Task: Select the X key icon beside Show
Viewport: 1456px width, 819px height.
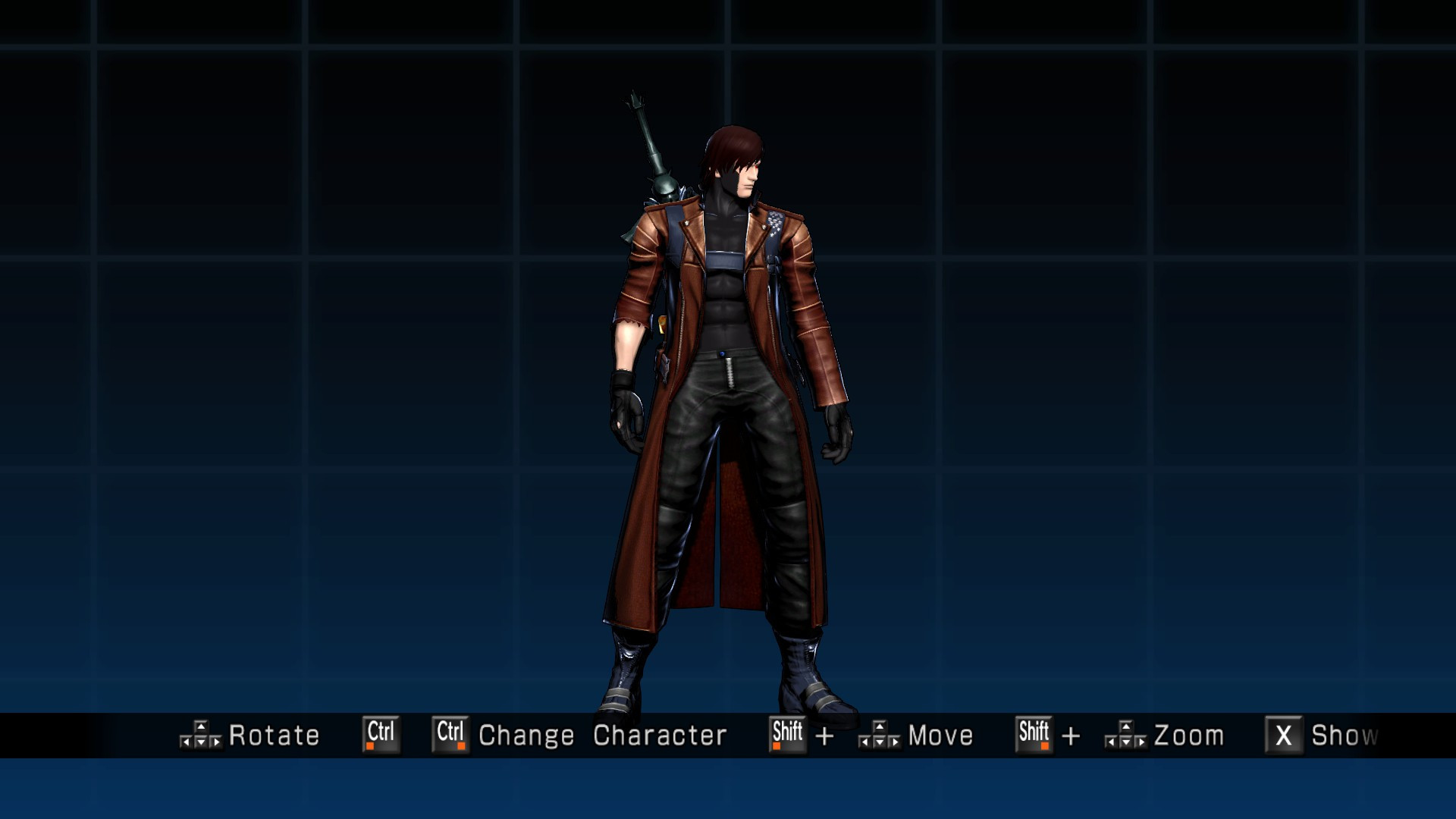Action: pyautogui.click(x=1285, y=734)
